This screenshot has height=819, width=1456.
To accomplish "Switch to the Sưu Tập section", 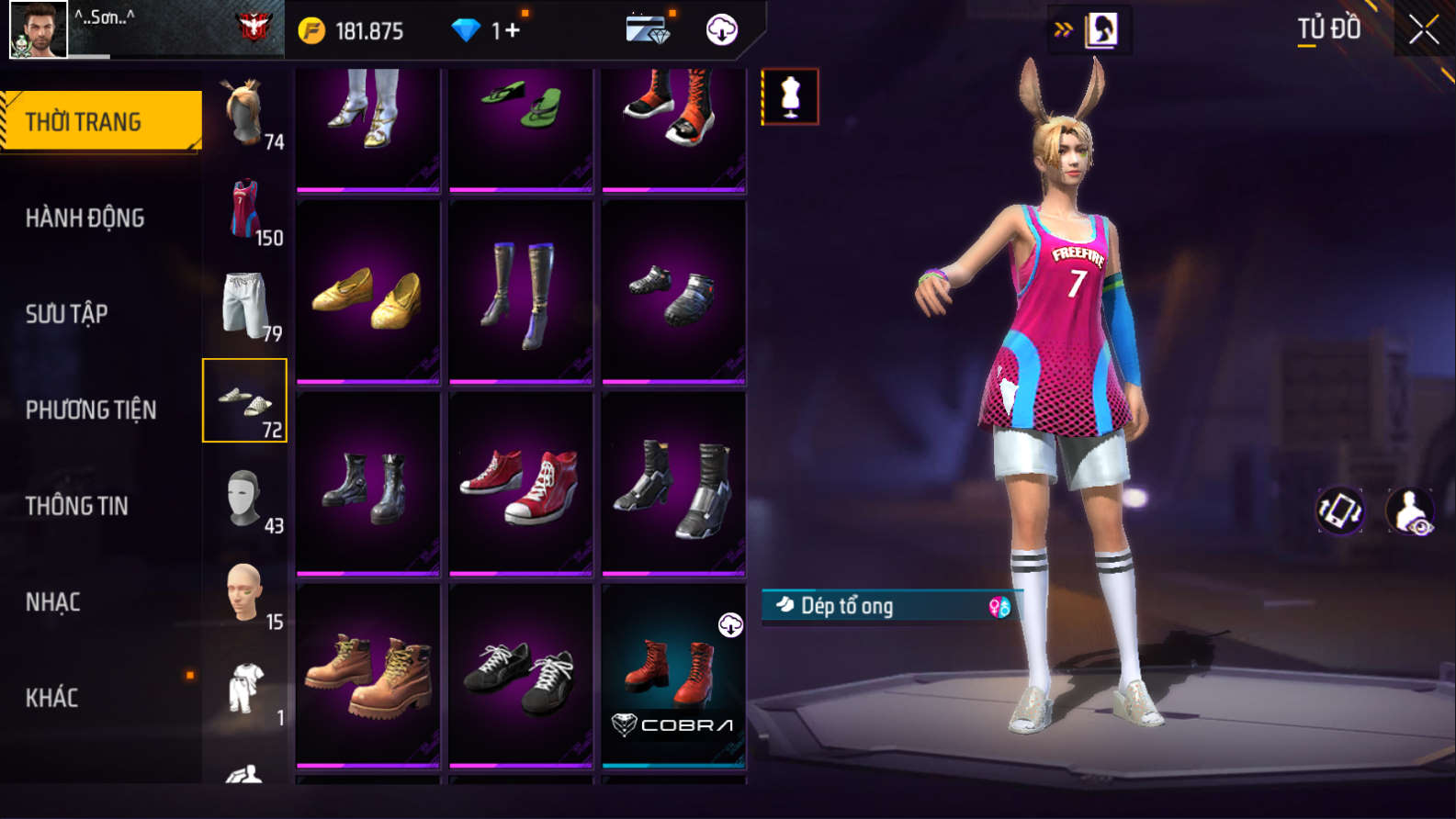I will [66, 314].
